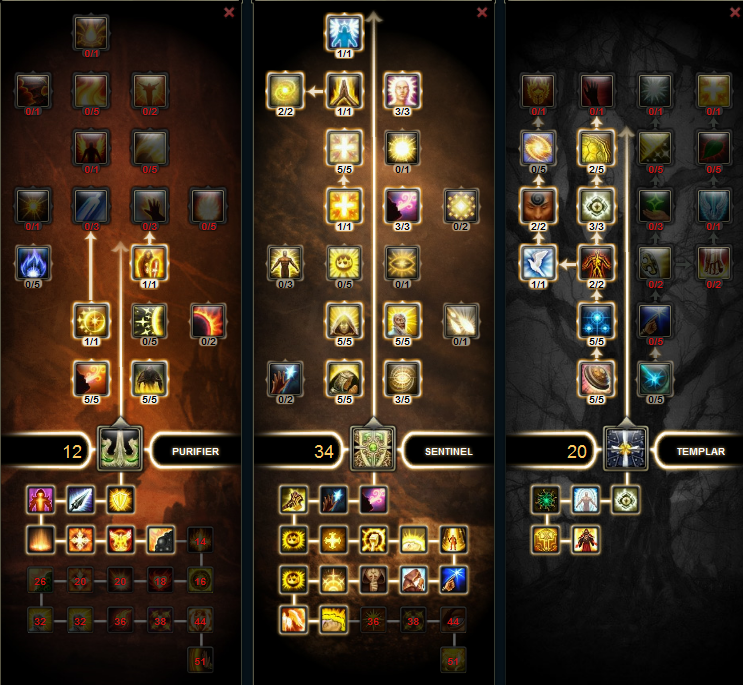This screenshot has width=743, height=685.
Task: Select the Templar cross soul emblem
Action: point(627,446)
